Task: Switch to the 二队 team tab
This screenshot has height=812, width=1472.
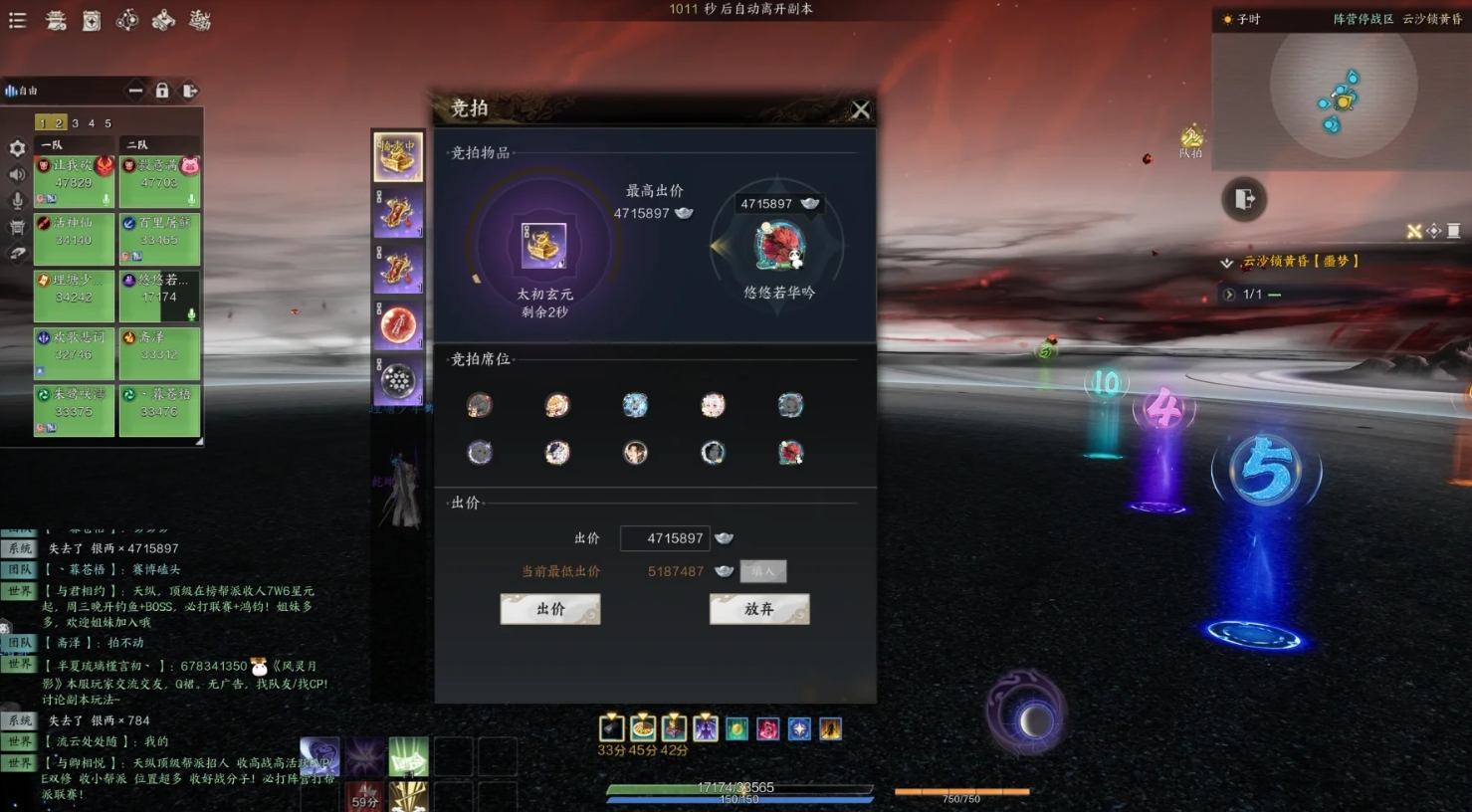Action: pyautogui.click(x=157, y=144)
